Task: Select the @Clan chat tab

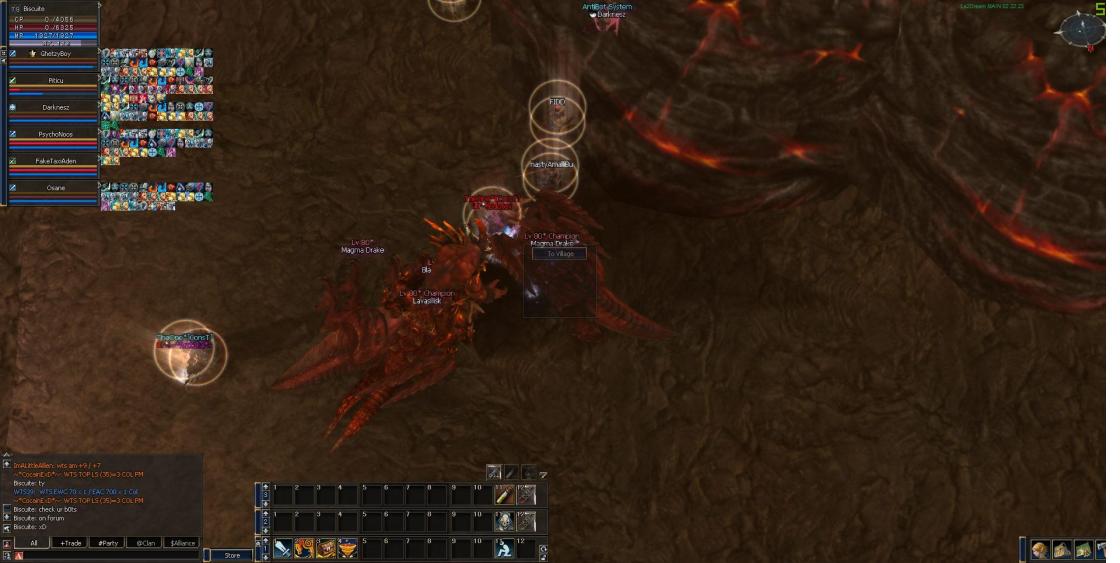Action: 146,543
